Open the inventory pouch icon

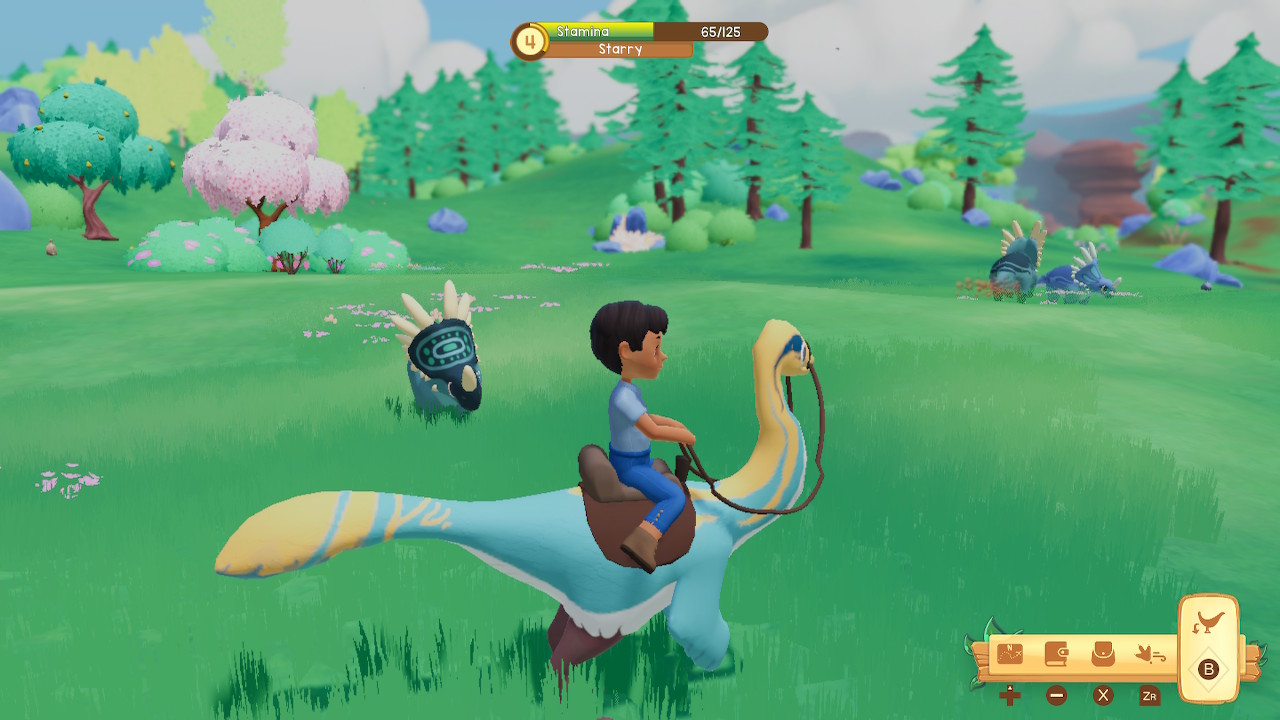pos(1101,653)
